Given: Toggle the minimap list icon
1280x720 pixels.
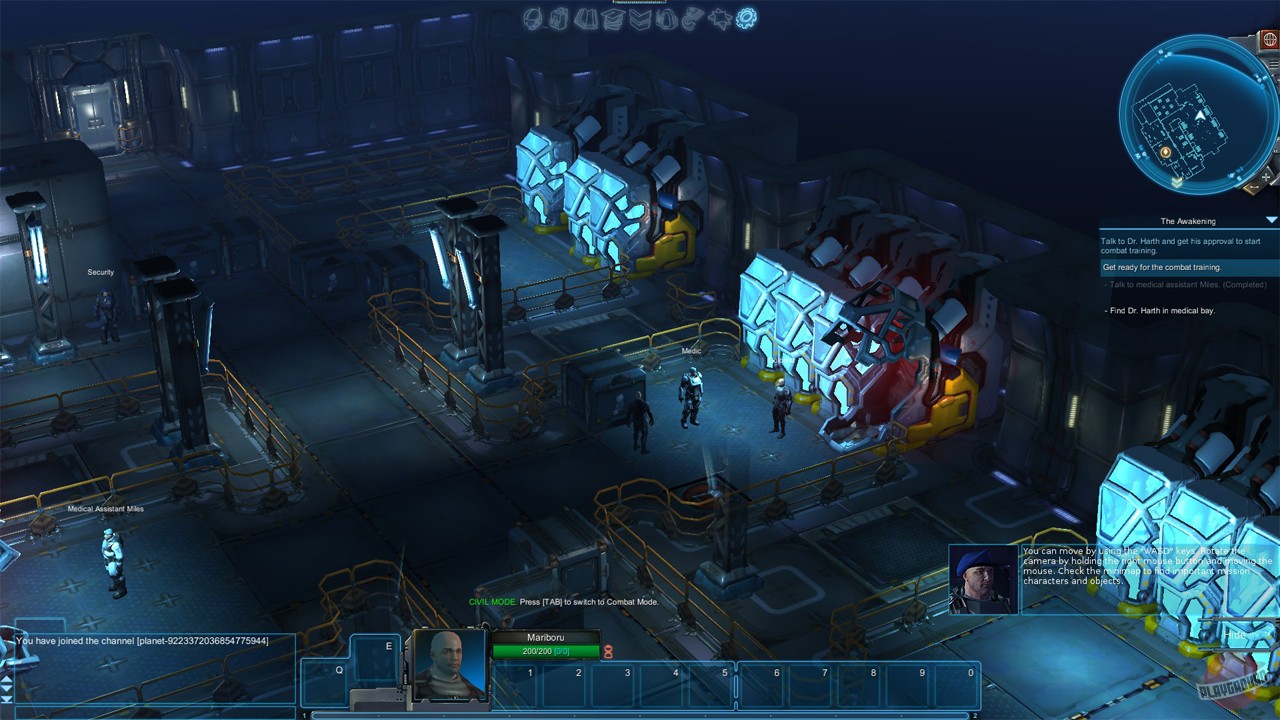Looking at the screenshot, I should 1272,63.
